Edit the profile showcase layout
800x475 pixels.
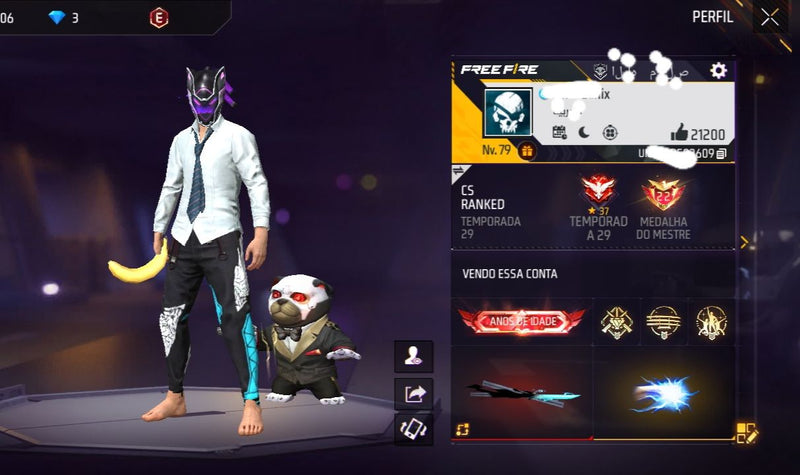(746, 433)
